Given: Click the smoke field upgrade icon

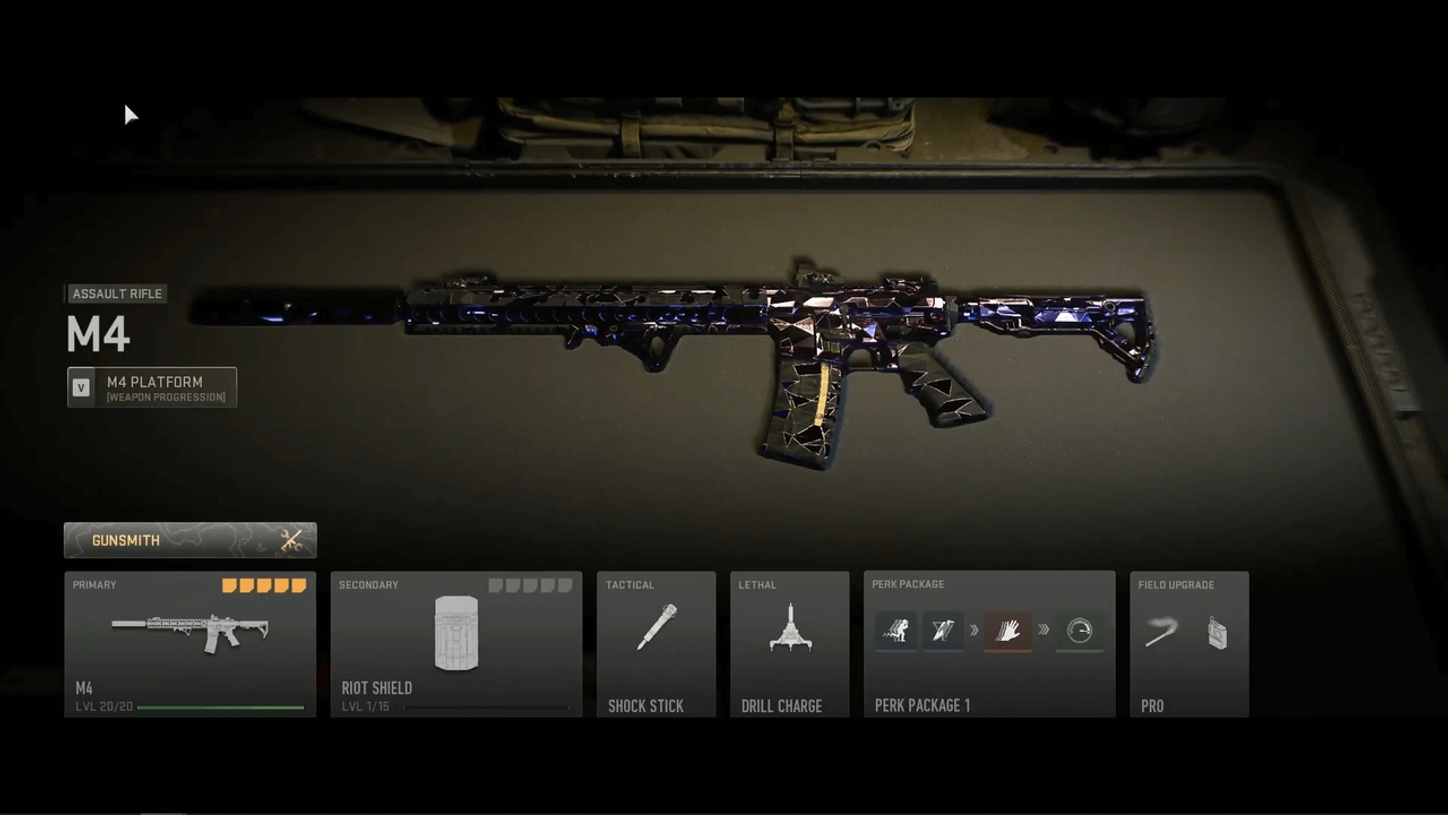Looking at the screenshot, I should click(x=1162, y=631).
